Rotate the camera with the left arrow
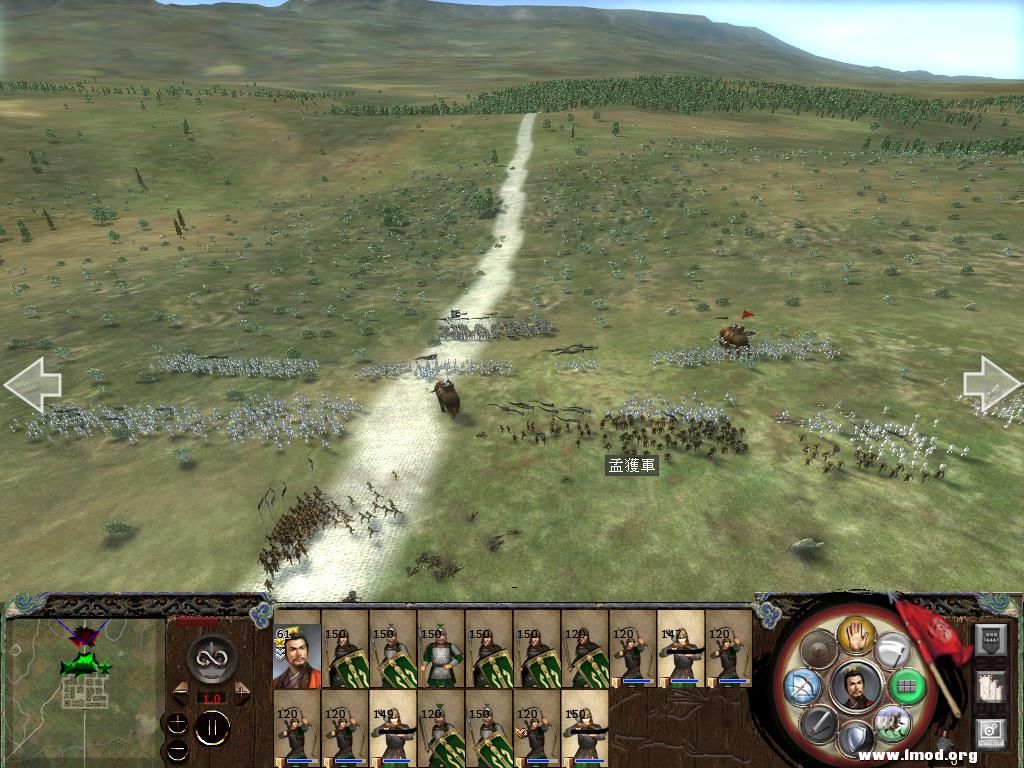 click(32, 384)
